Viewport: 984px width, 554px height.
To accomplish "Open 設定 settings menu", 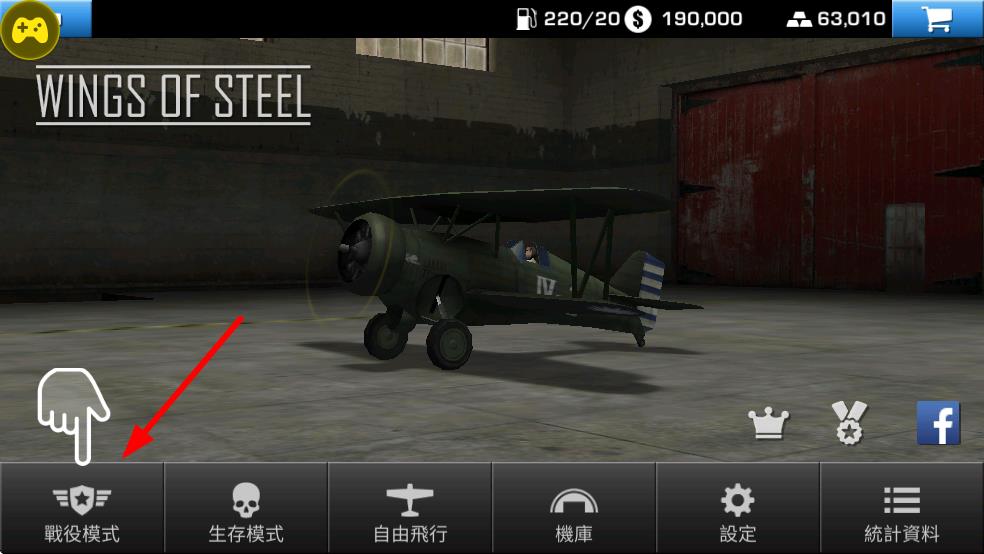I will coord(738,508).
